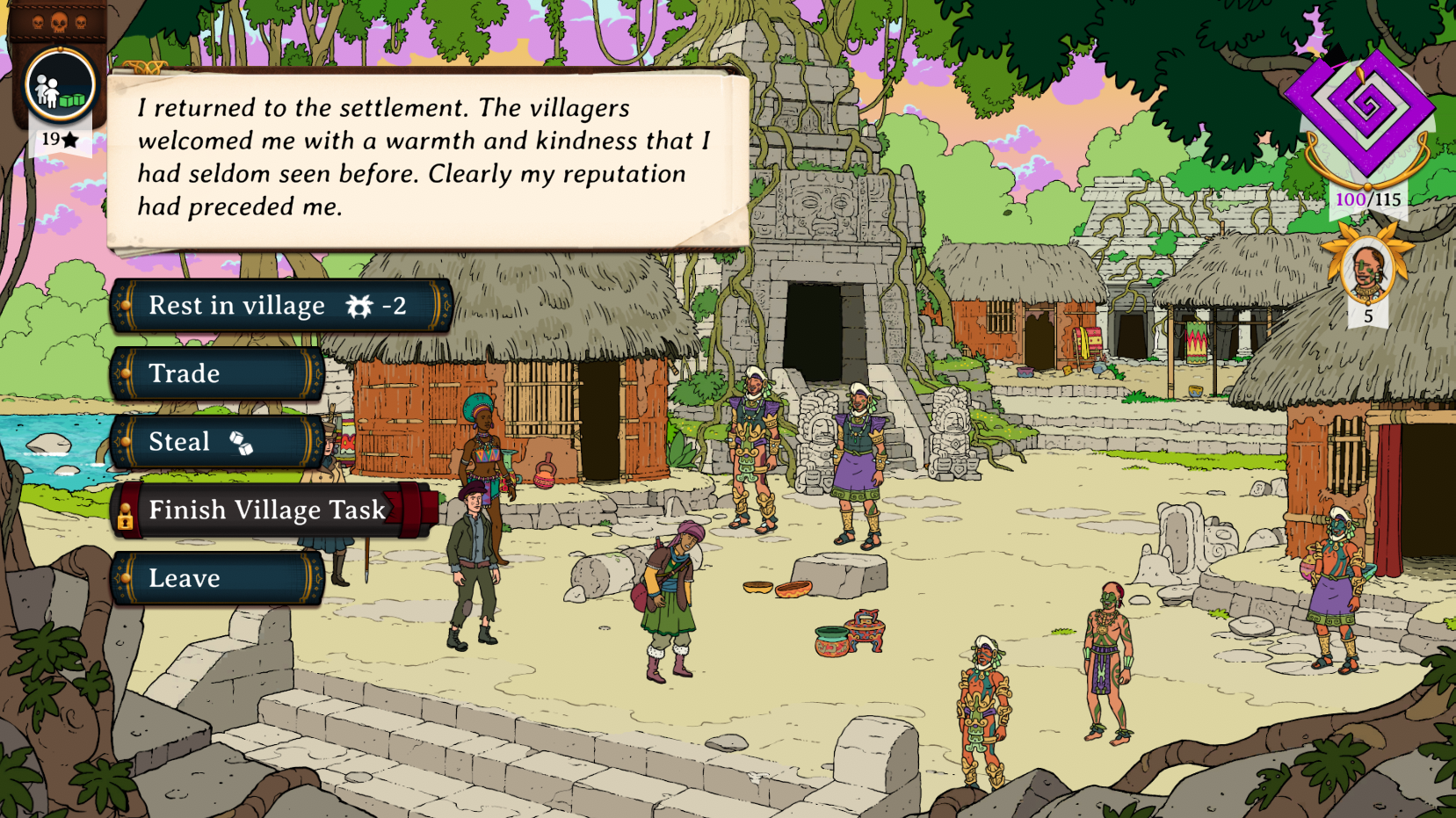Open the standing status icon with 19 stars
The width and height of the screenshot is (1456, 818).
(60, 86)
